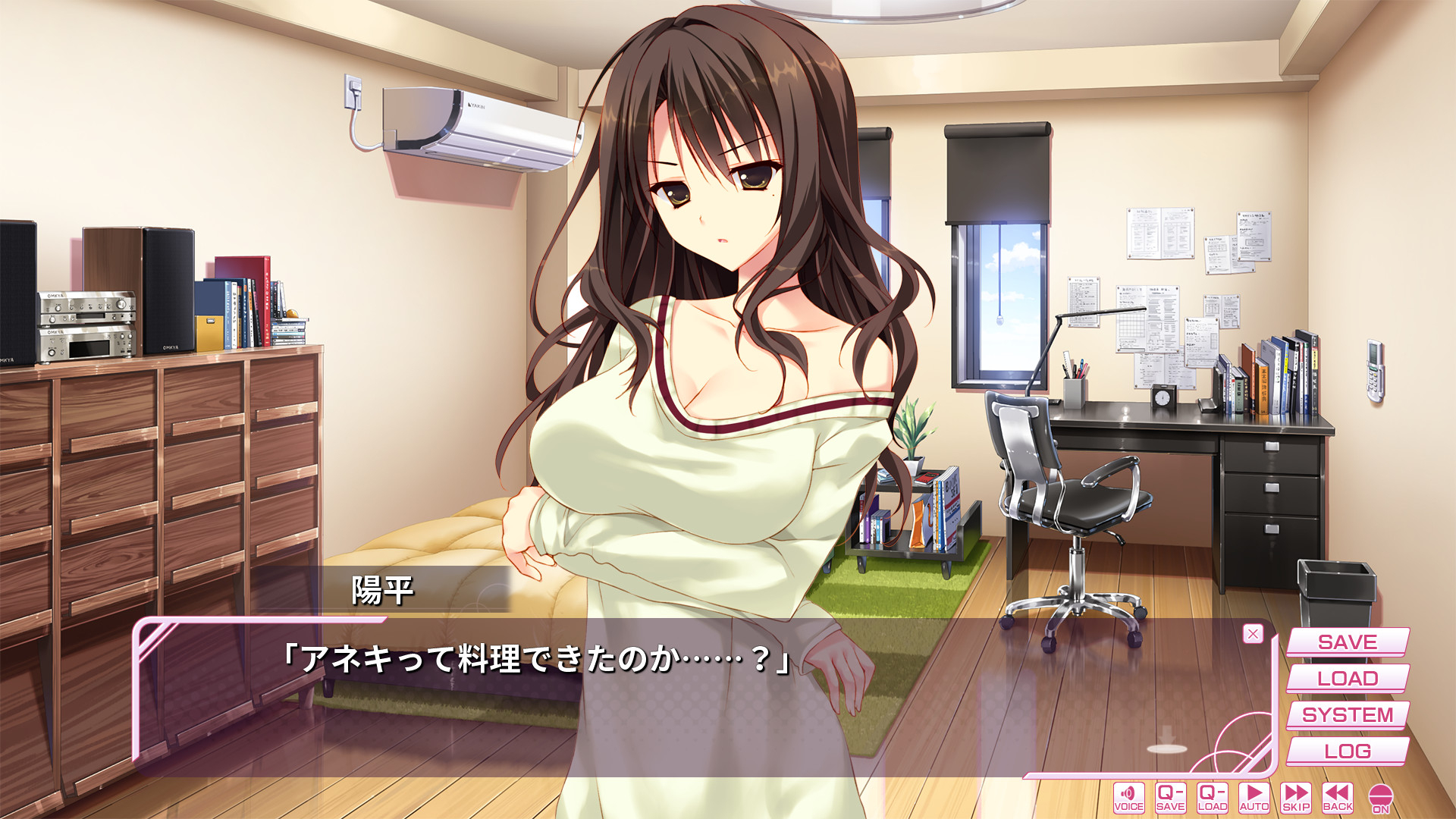Quick load with Q-LOAD

[x=1212, y=798]
